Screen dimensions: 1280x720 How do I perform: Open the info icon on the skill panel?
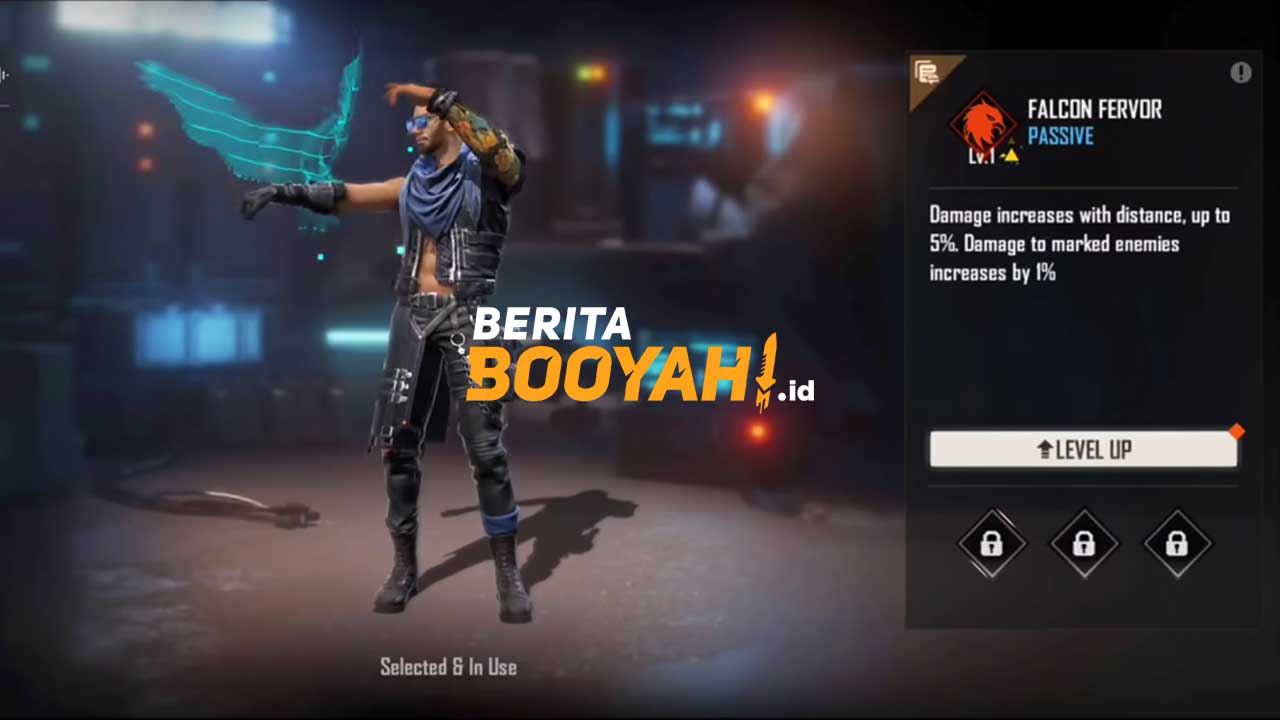1241,72
